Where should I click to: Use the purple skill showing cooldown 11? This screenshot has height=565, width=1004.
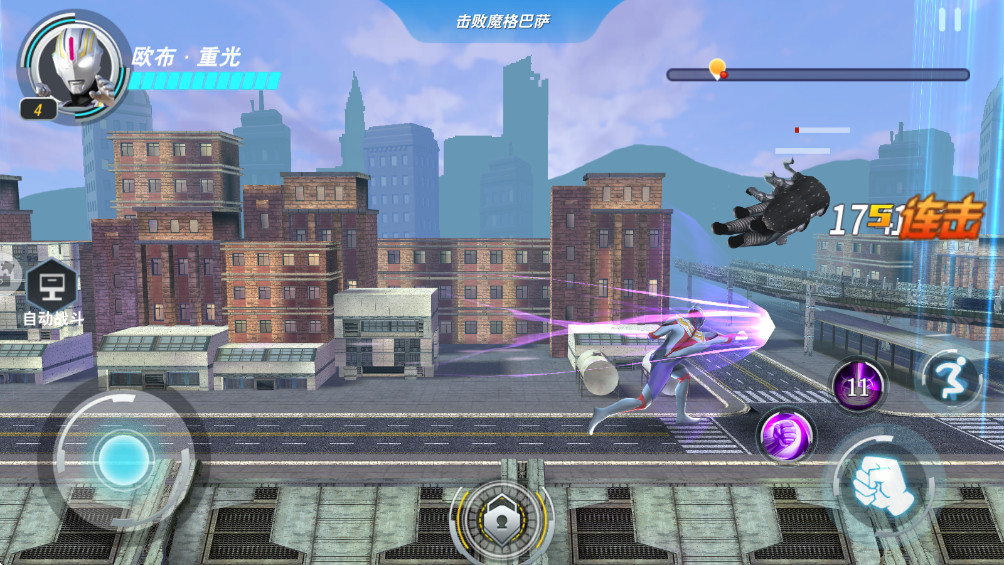[858, 387]
